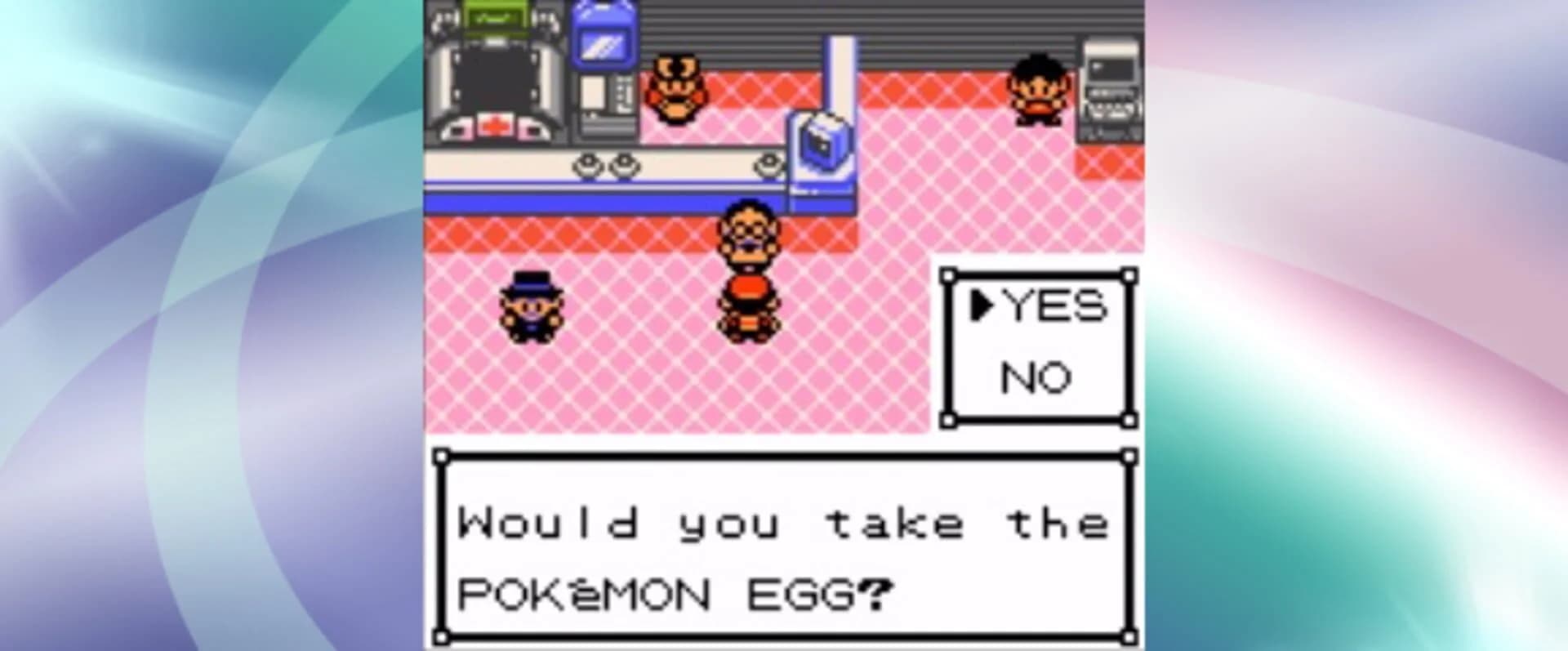Click the player character sprite
The image size is (1568, 651).
coord(750,270)
